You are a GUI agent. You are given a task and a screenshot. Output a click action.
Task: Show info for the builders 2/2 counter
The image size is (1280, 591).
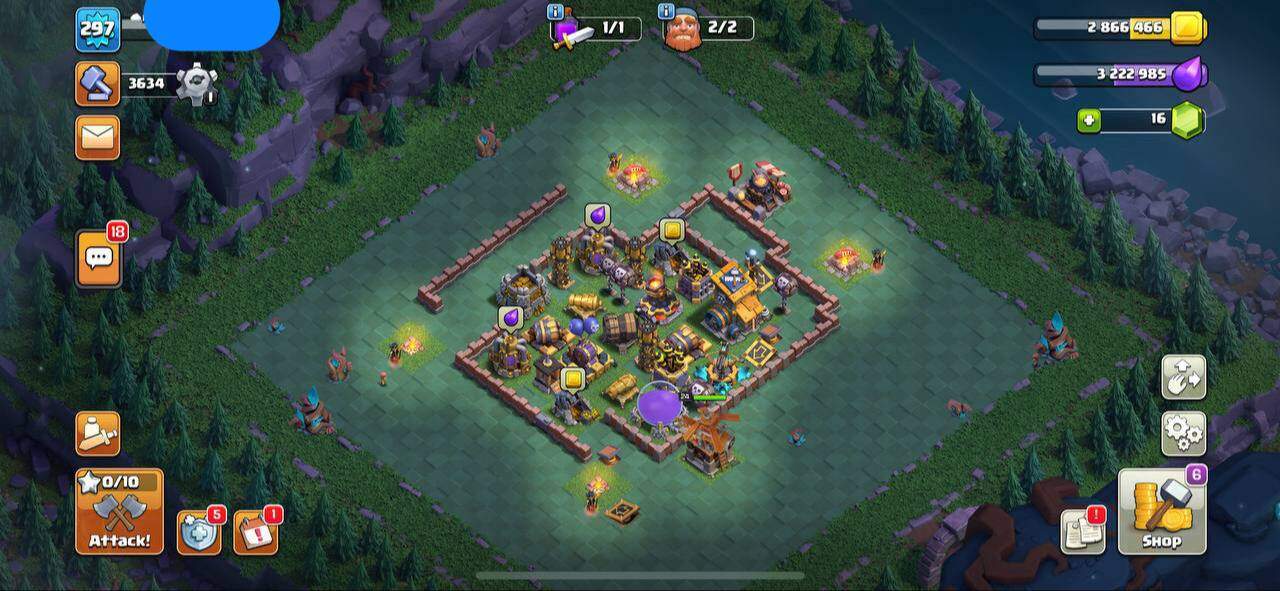(x=666, y=12)
